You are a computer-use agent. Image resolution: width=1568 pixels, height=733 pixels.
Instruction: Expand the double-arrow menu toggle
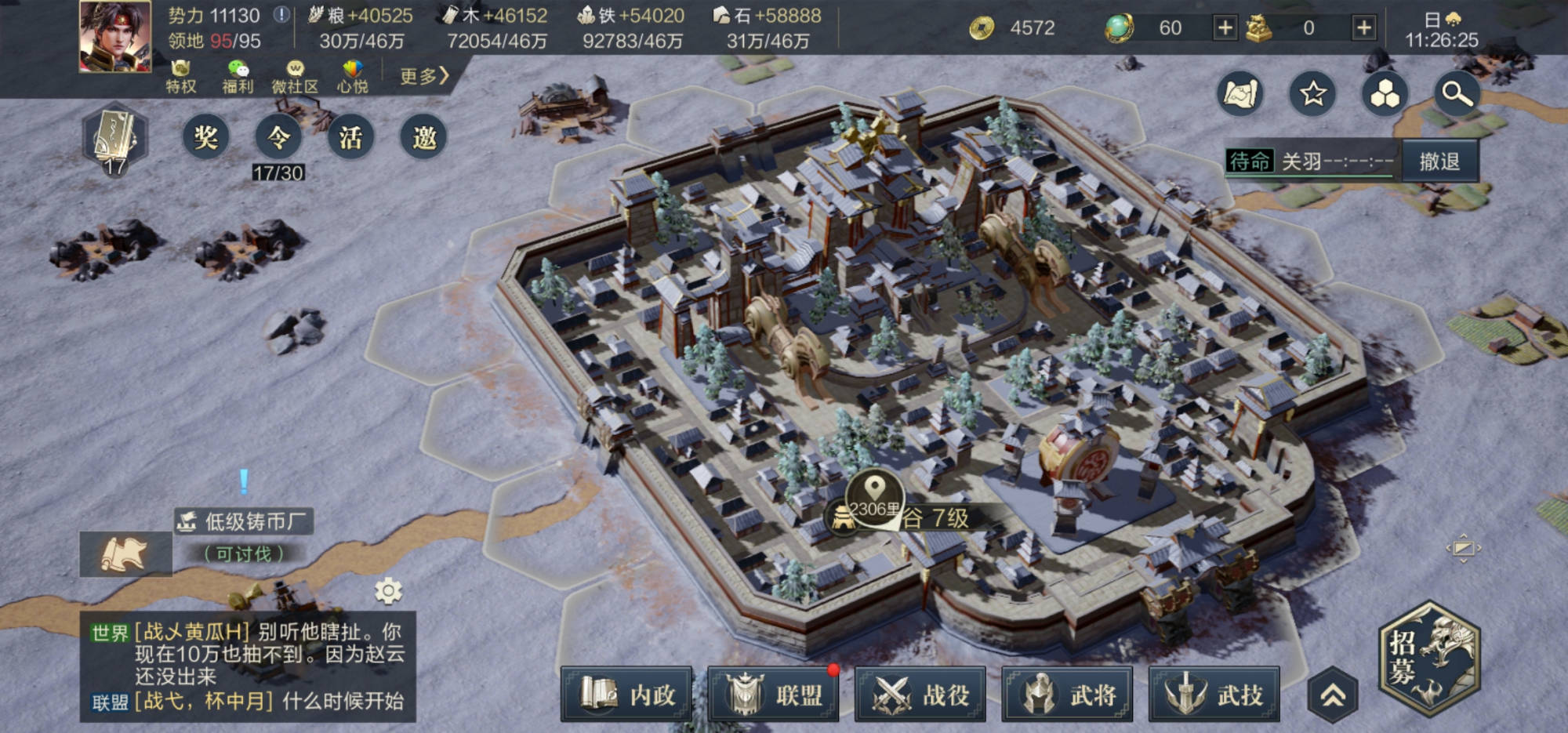pos(1333,694)
